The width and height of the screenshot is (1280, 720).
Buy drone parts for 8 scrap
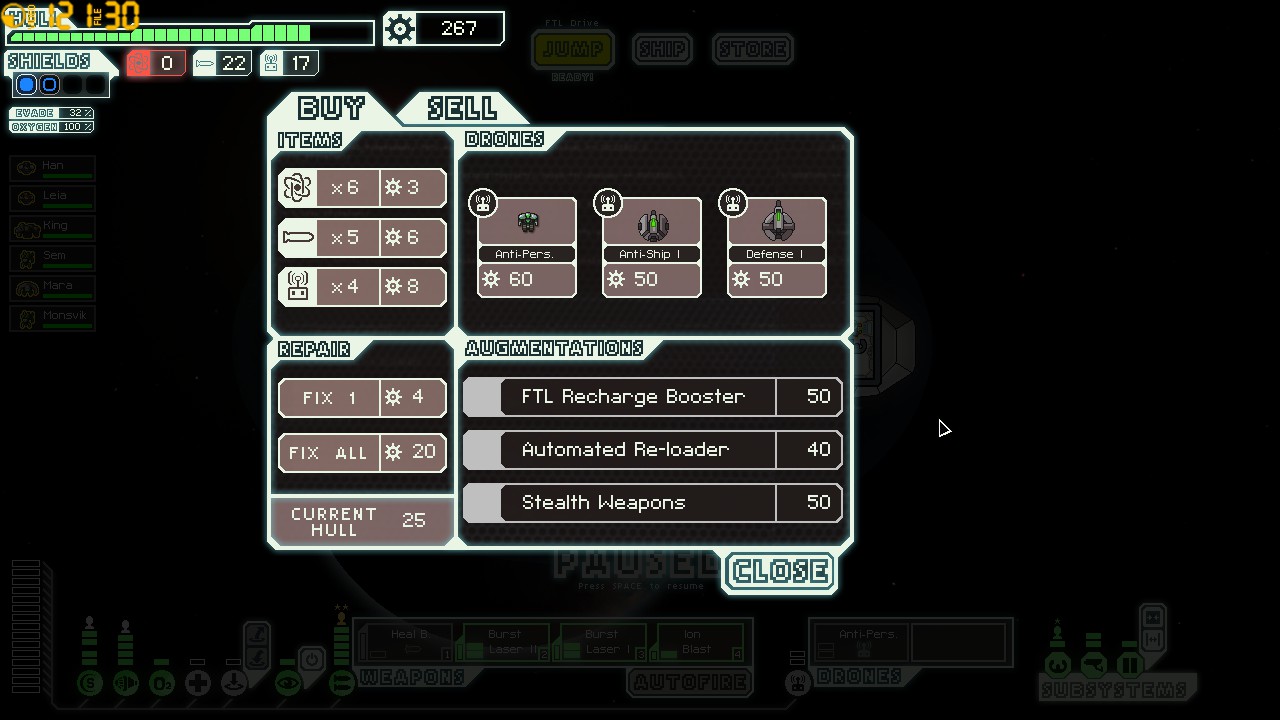coord(362,287)
